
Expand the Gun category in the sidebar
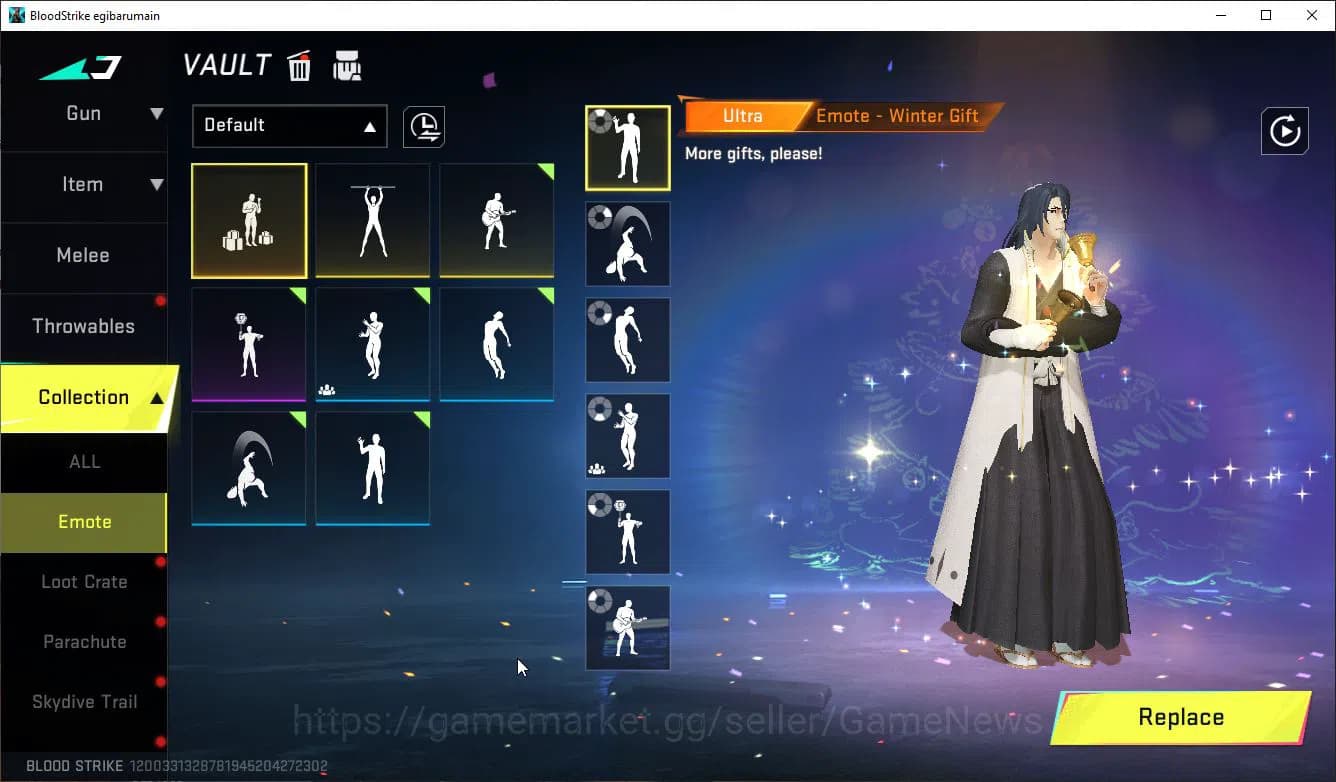pos(84,113)
